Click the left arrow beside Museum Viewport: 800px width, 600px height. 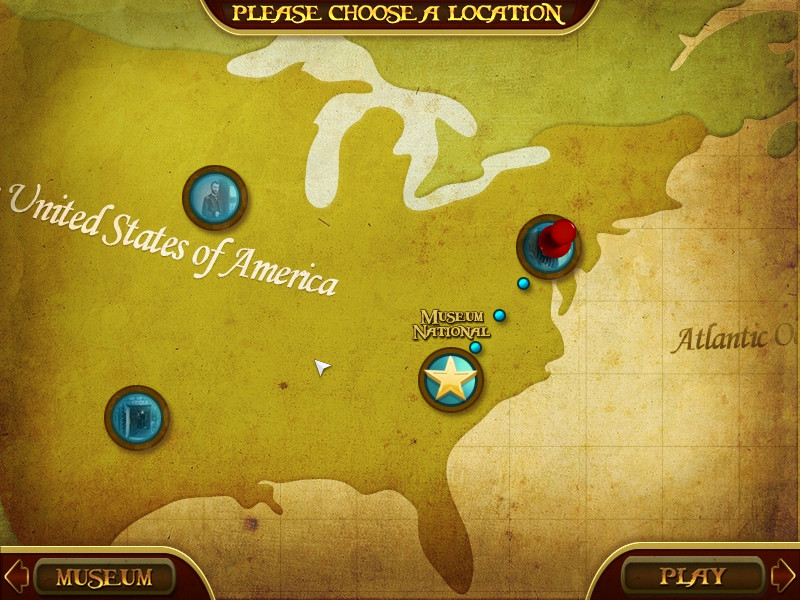[x=17, y=576]
